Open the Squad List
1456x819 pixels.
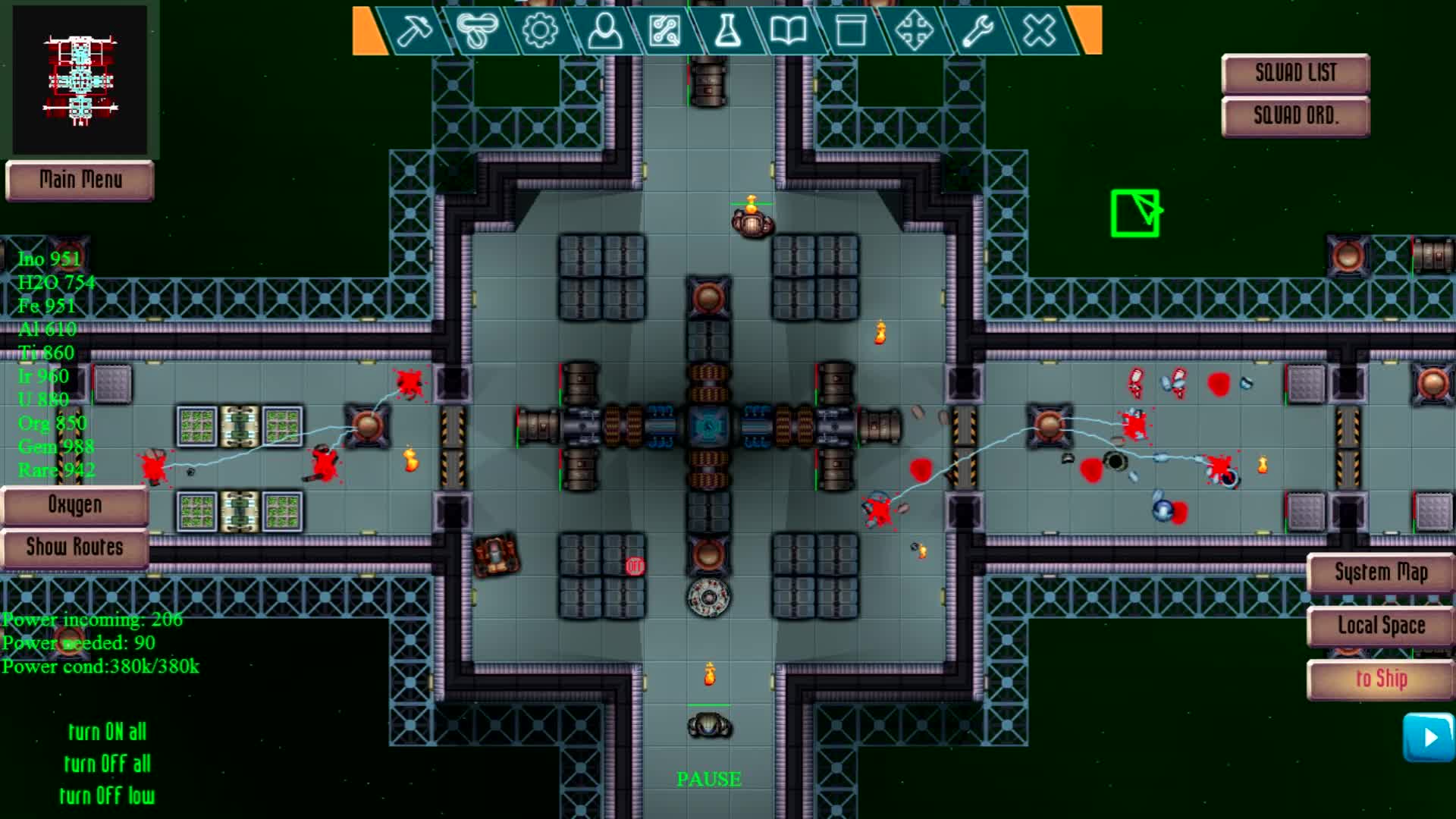pos(1294,72)
